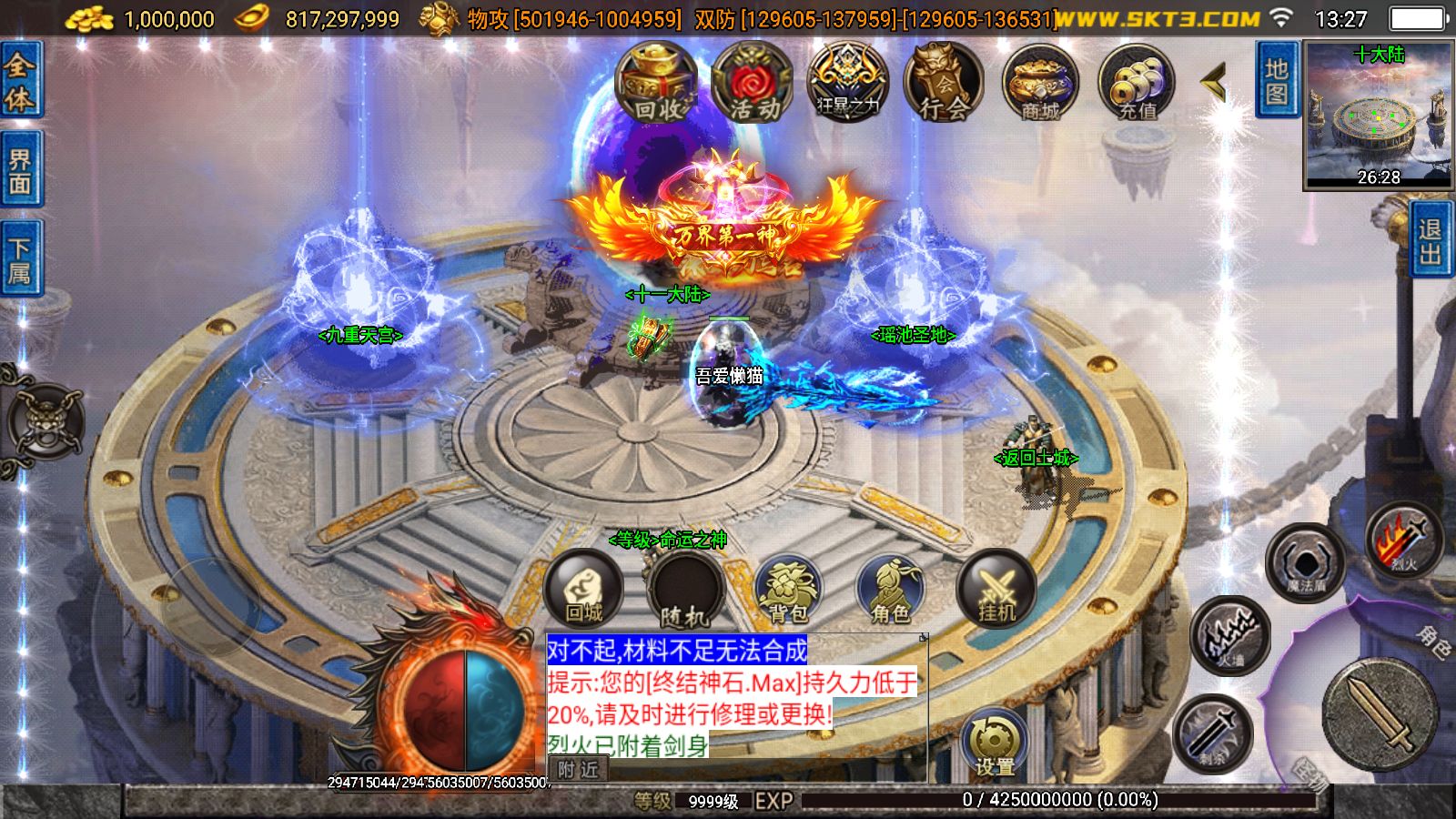
Task: Cast the 火墙 fire wall skill
Action: 1230,640
